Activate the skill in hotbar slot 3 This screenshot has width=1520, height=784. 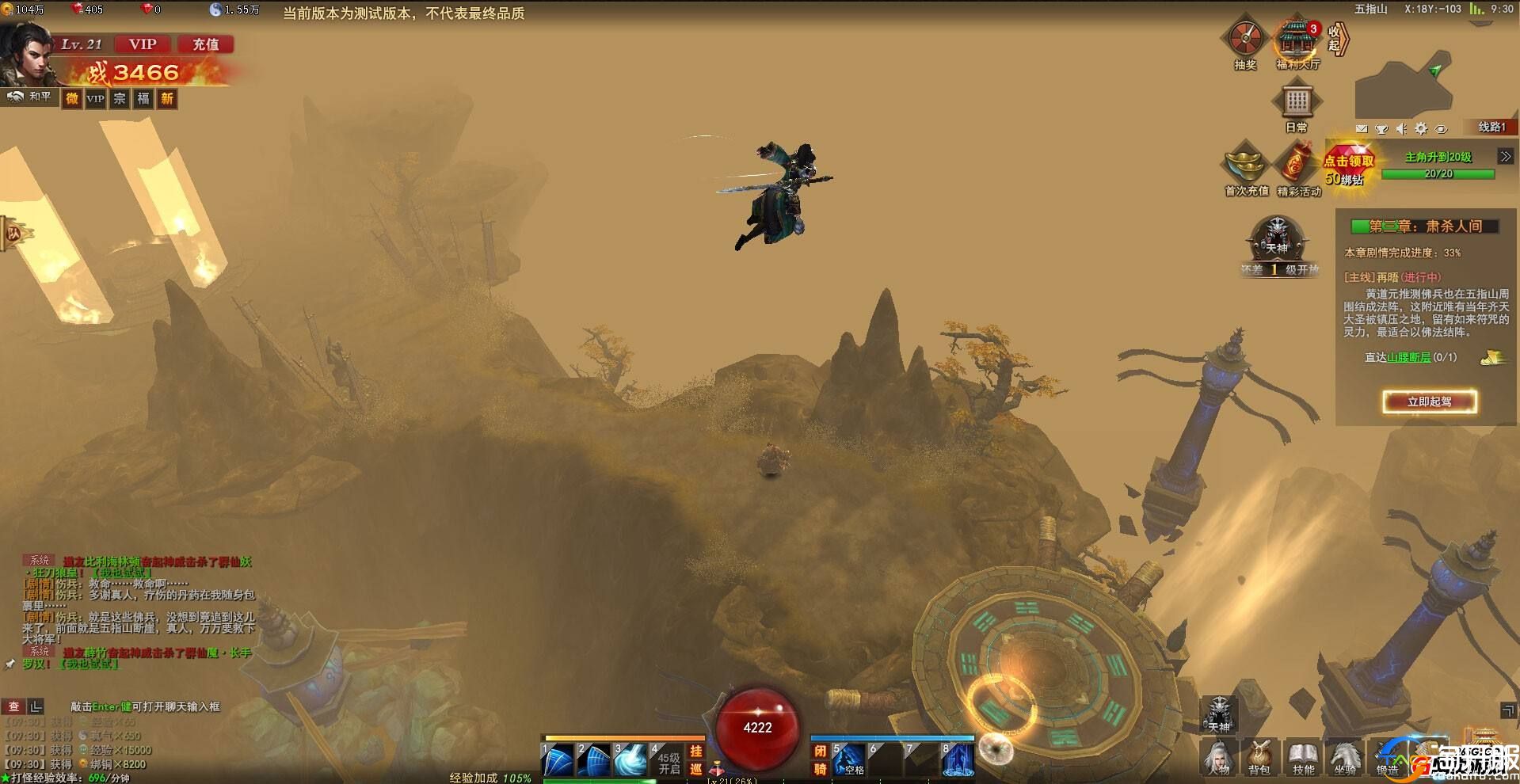click(x=631, y=760)
